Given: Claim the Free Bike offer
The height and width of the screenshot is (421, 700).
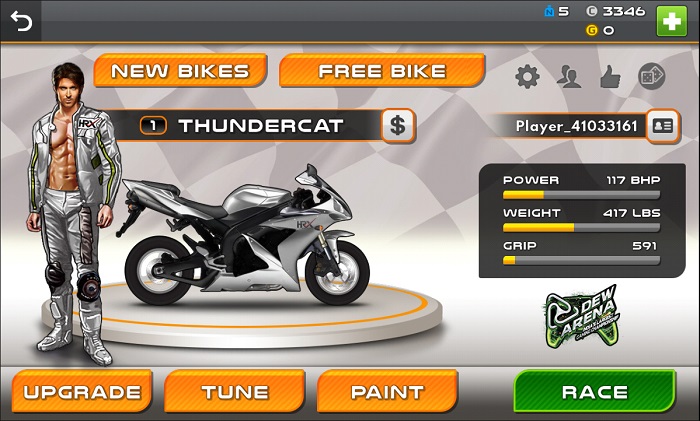Looking at the screenshot, I should [382, 71].
